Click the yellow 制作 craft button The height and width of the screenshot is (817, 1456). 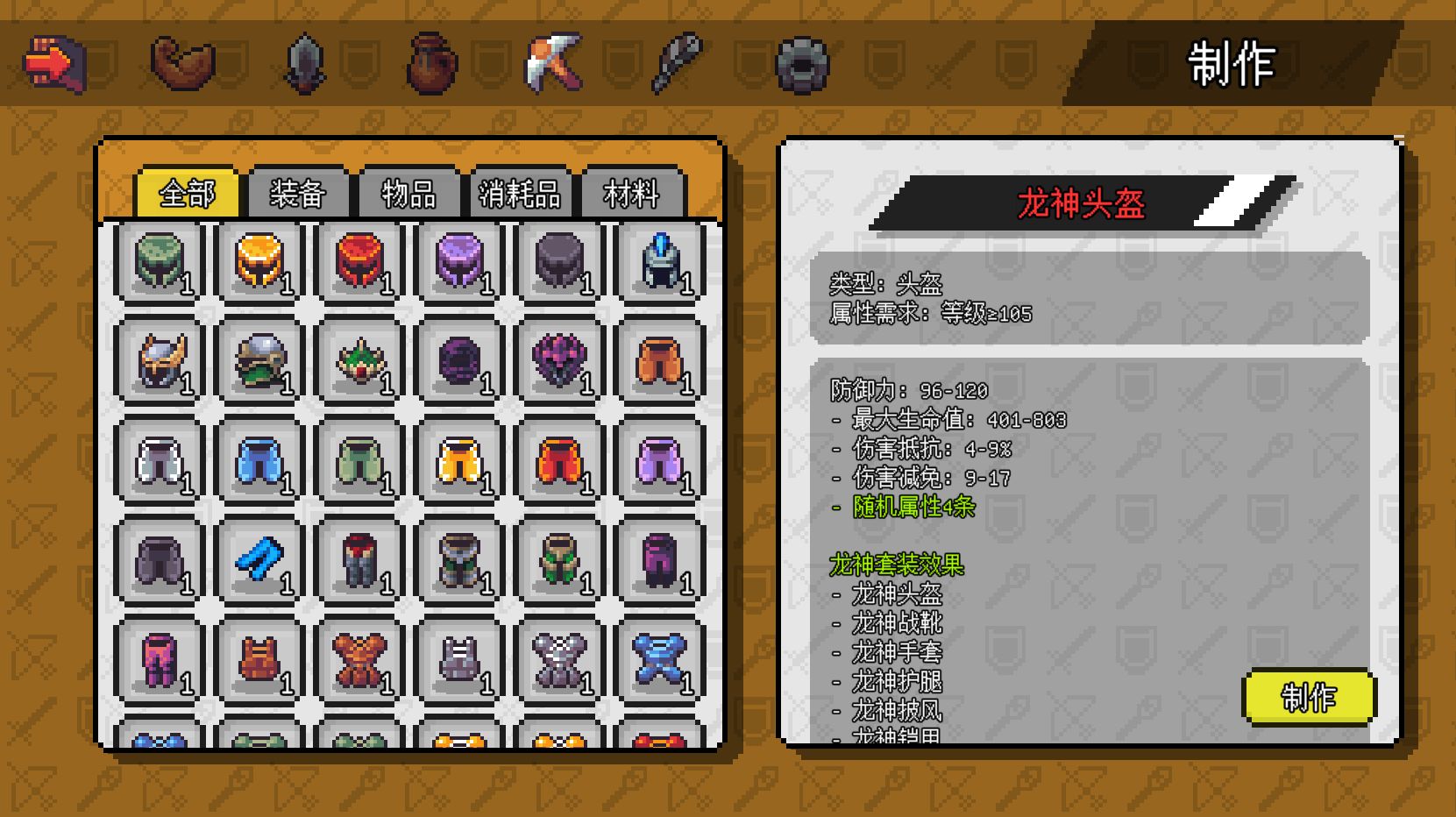tap(1310, 699)
